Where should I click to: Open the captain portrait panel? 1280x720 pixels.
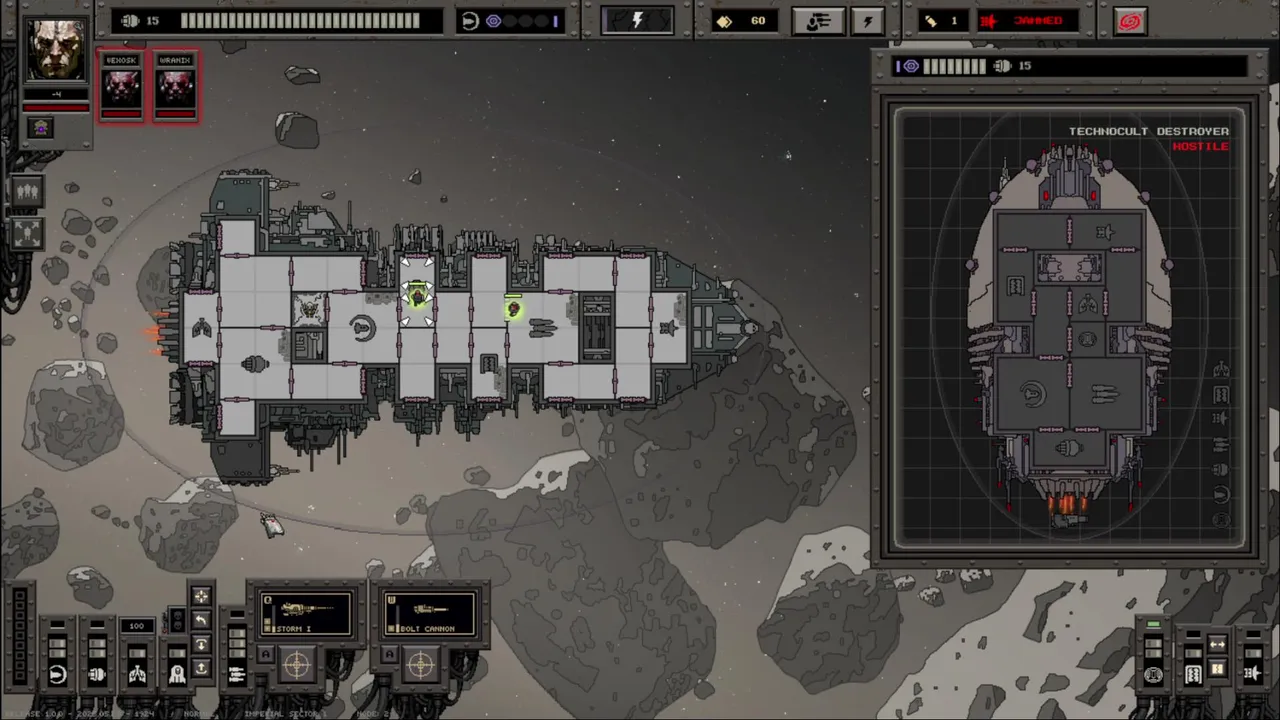coord(55,50)
